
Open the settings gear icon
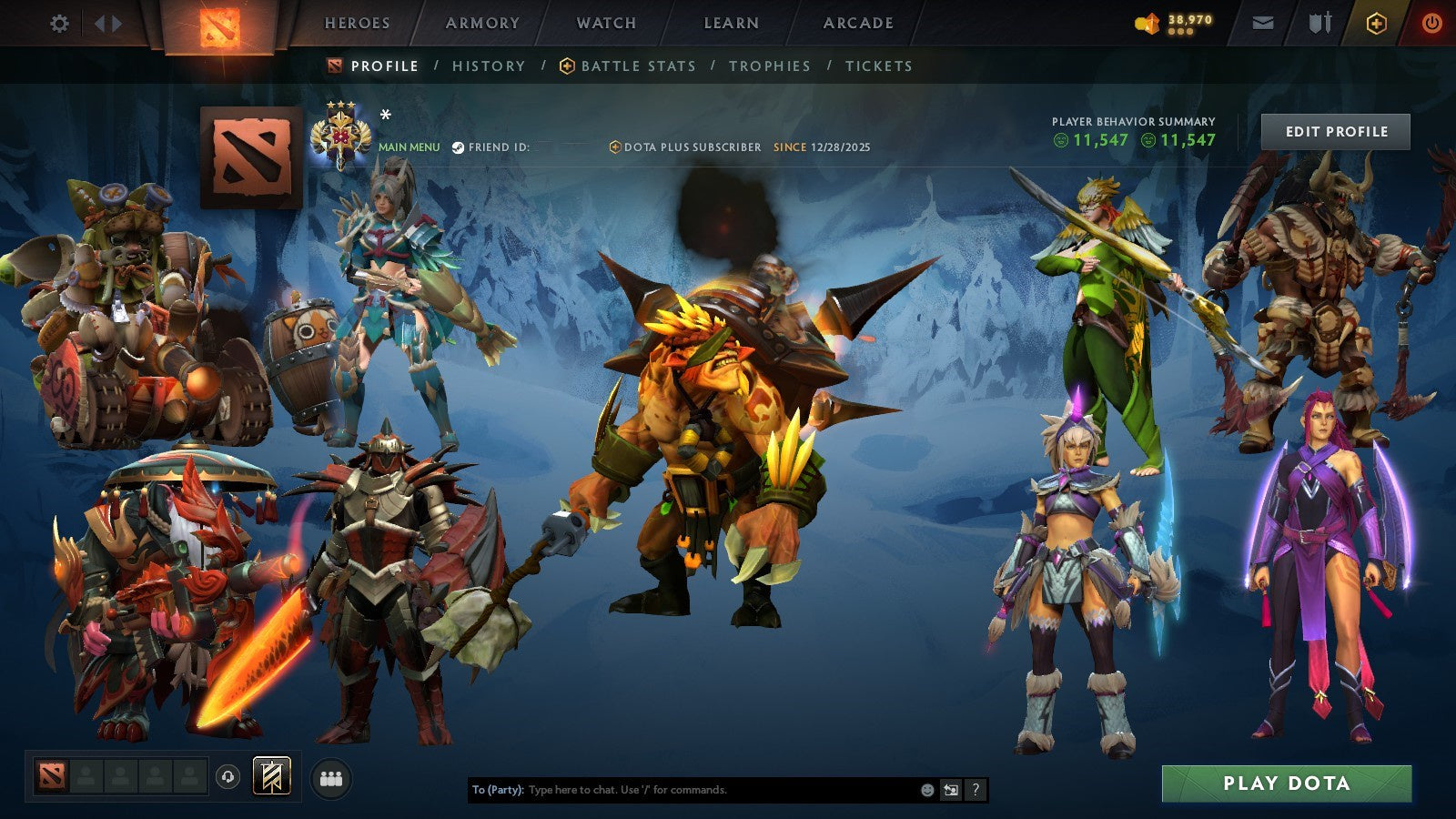click(60, 25)
